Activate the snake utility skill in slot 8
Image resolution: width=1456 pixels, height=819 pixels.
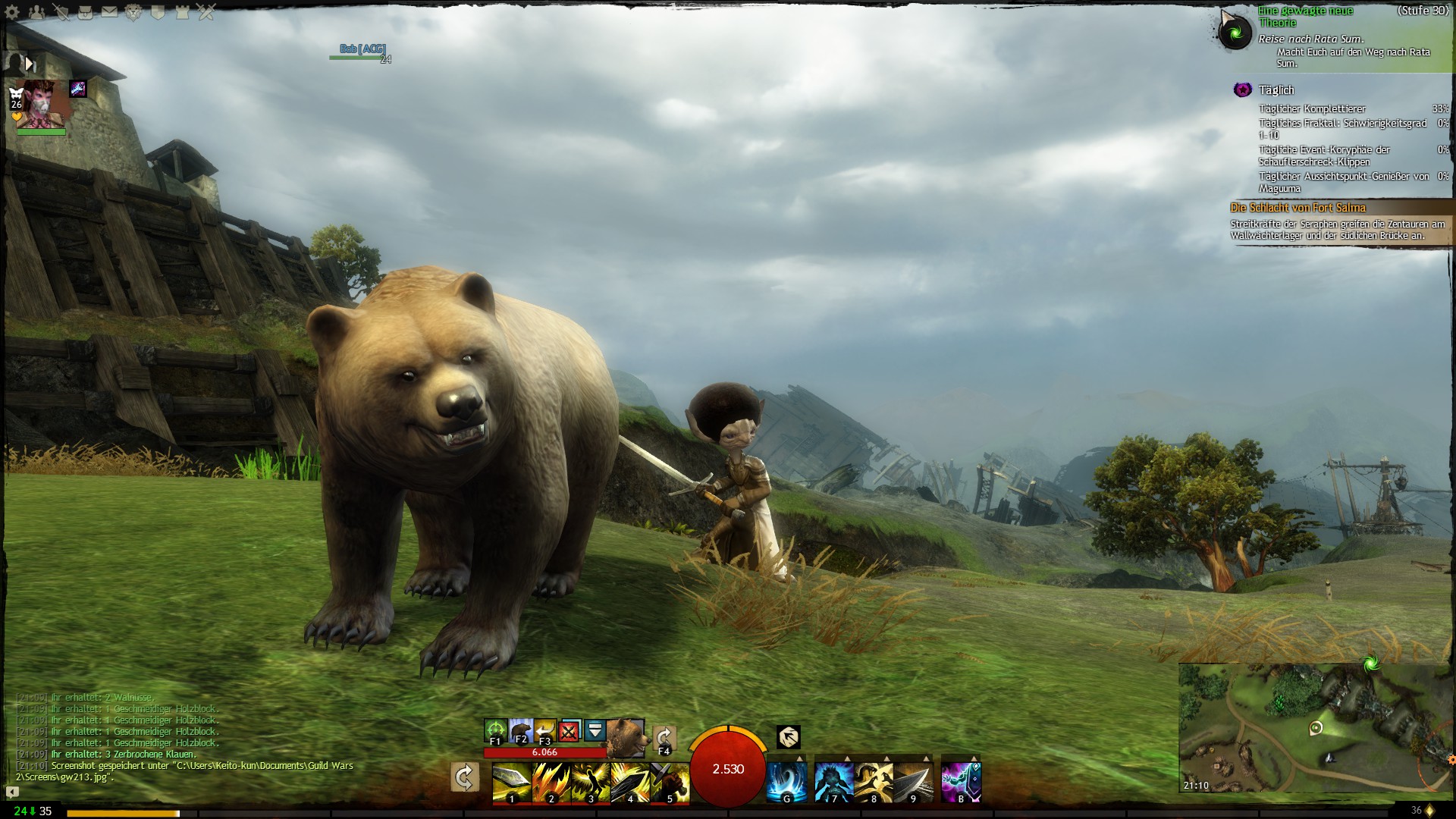pos(874,783)
